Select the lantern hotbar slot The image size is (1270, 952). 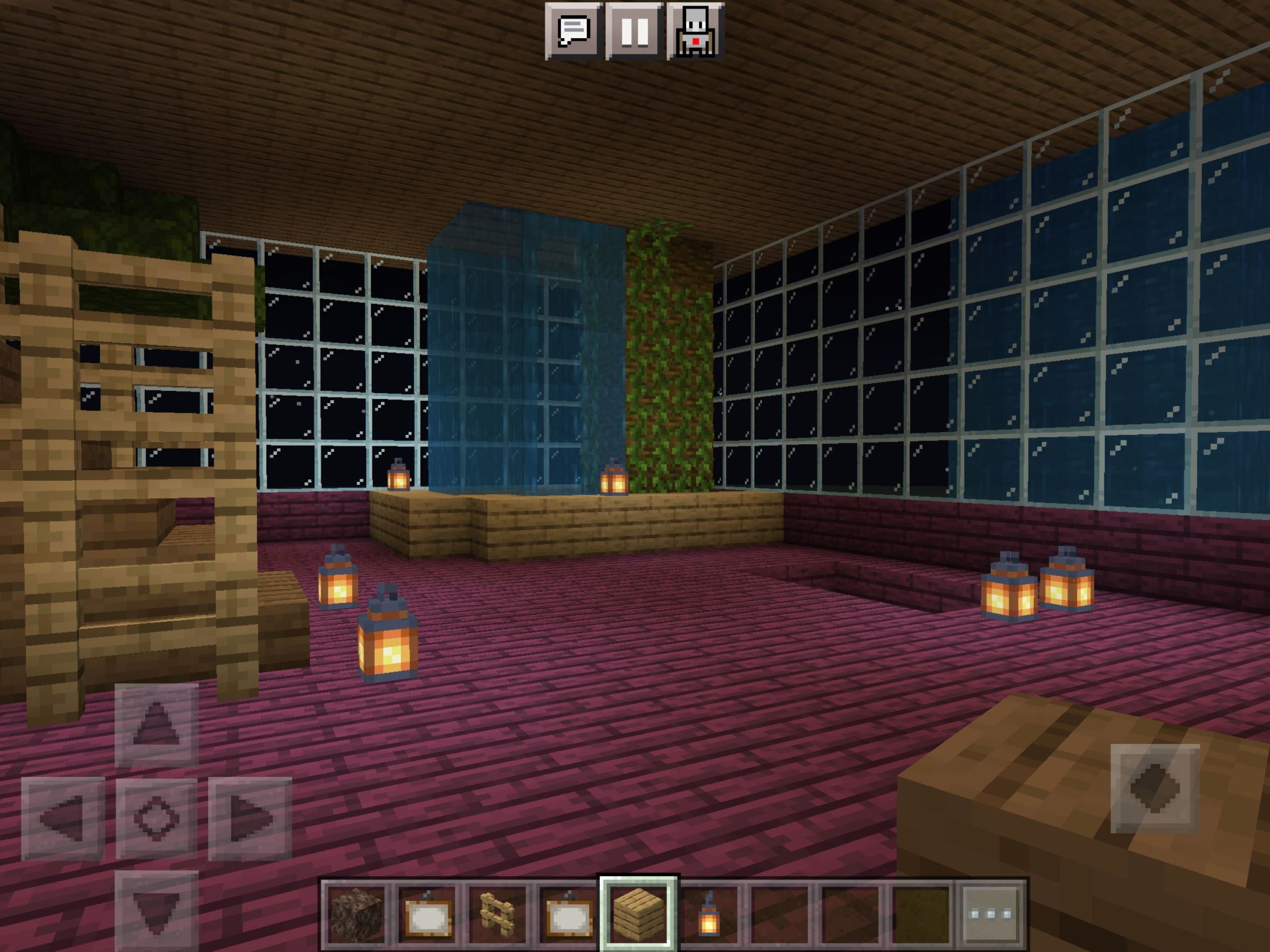[709, 914]
